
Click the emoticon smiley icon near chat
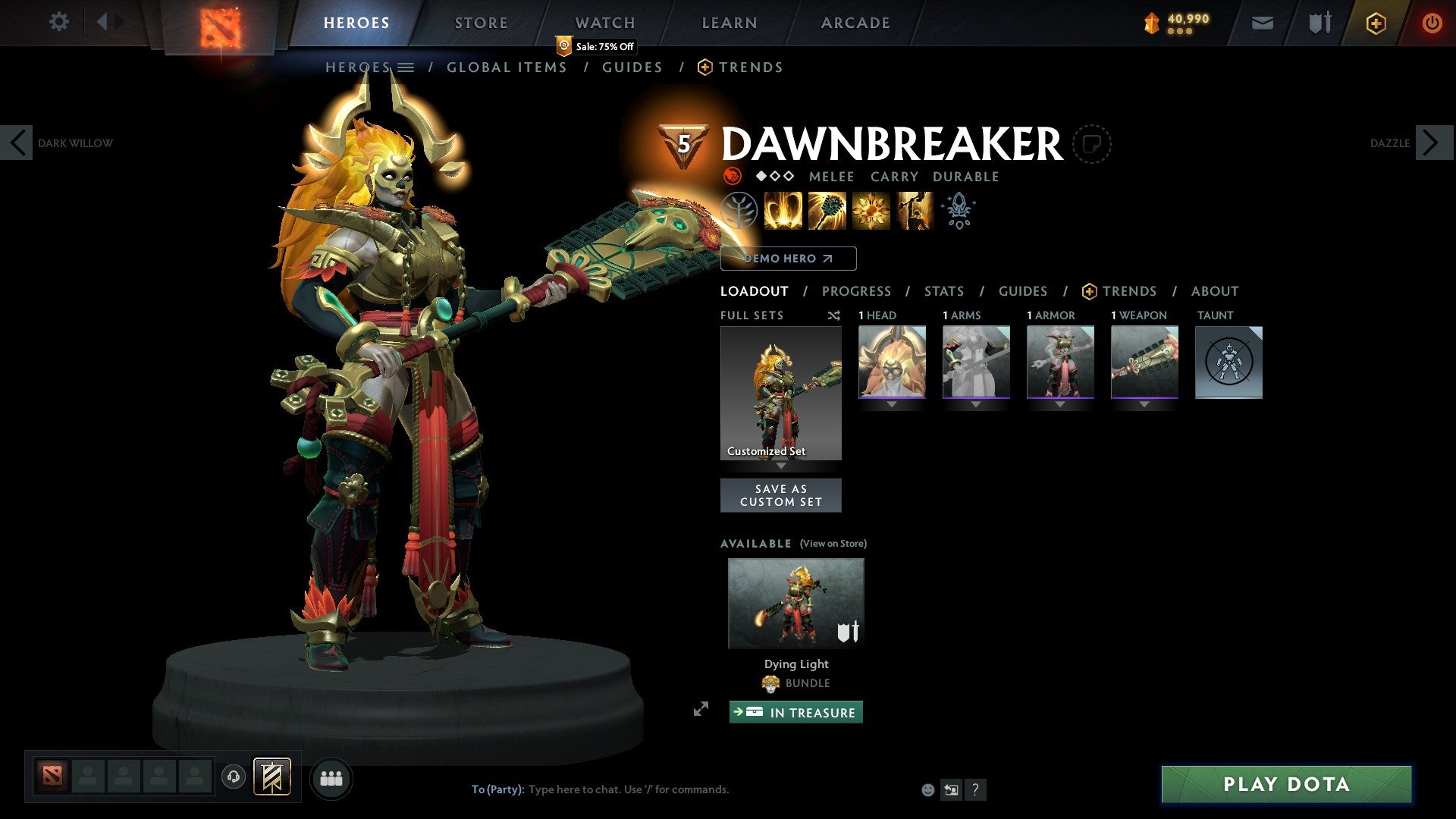(x=927, y=789)
